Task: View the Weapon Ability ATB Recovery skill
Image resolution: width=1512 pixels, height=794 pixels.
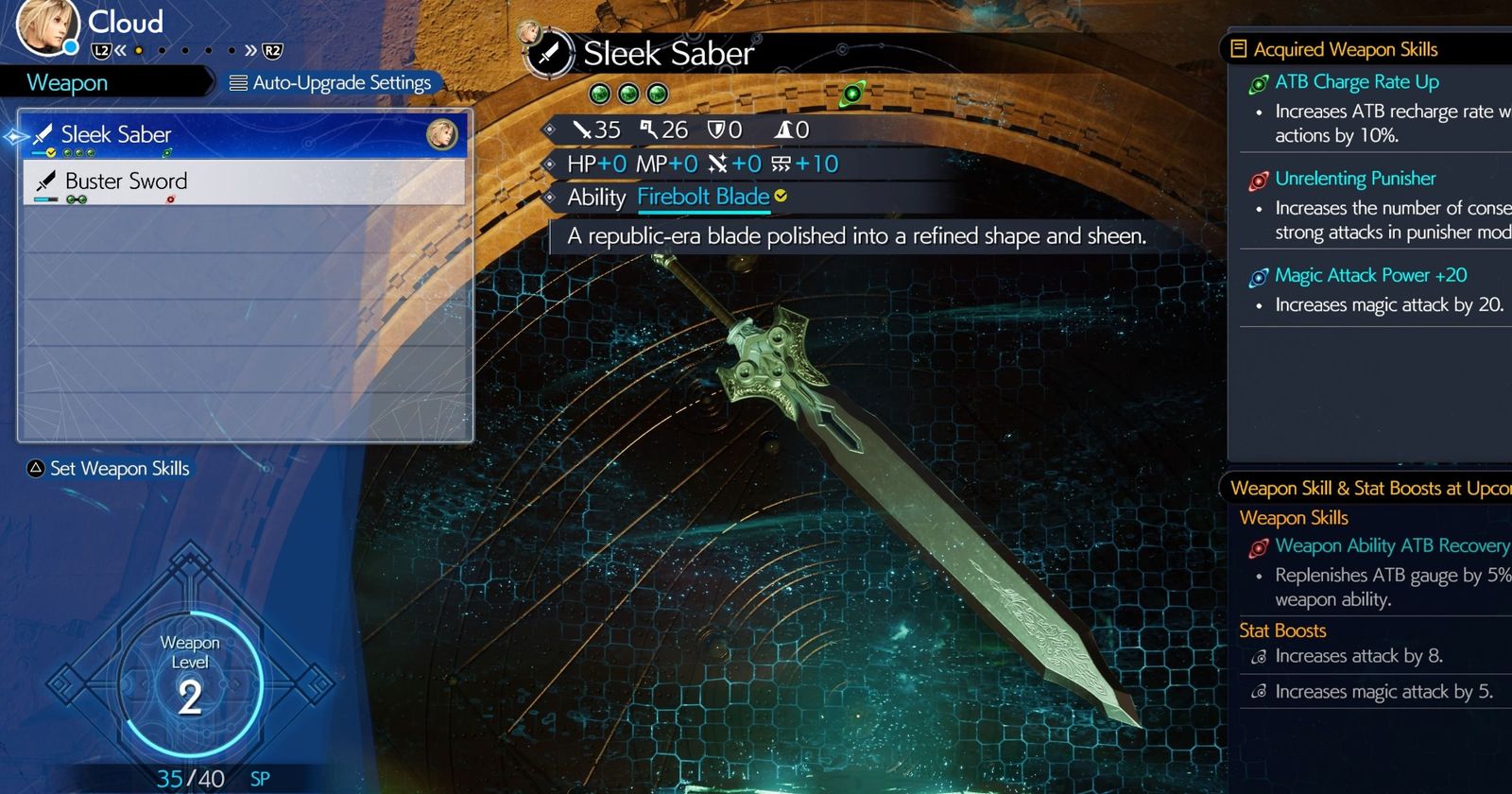Action: coord(1390,545)
